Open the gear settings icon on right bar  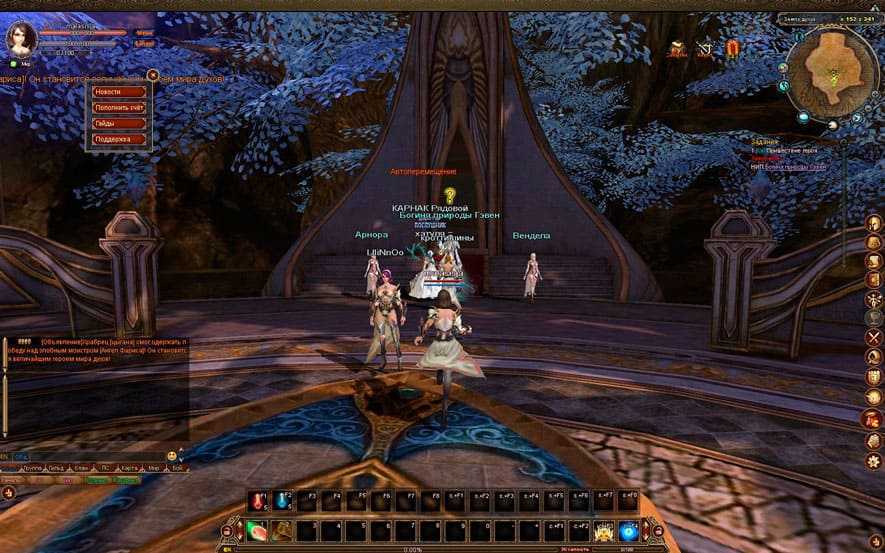point(872,460)
